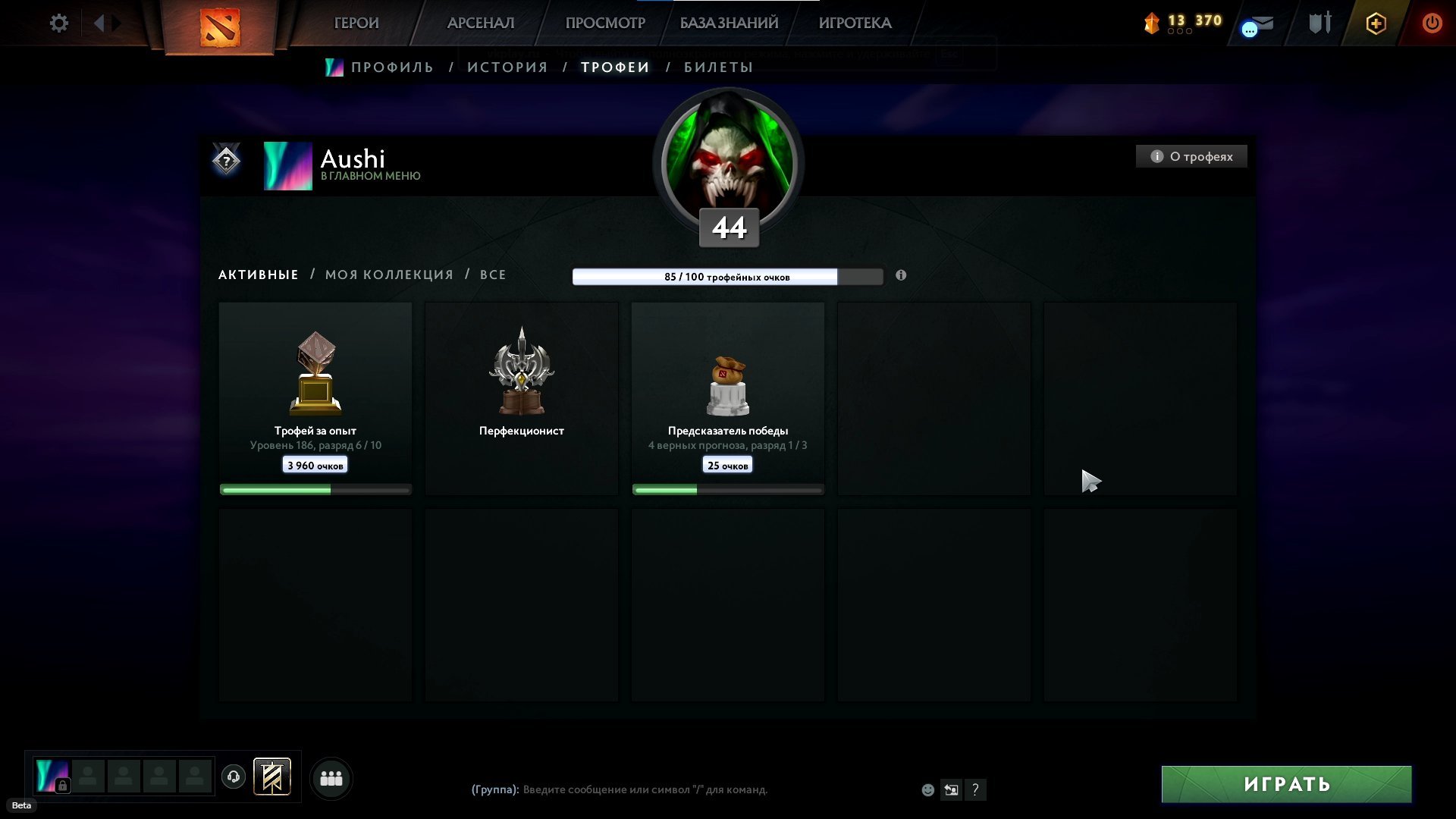1456x819 pixels.
Task: Open the ПРОСМОТР menu
Action: tap(605, 24)
